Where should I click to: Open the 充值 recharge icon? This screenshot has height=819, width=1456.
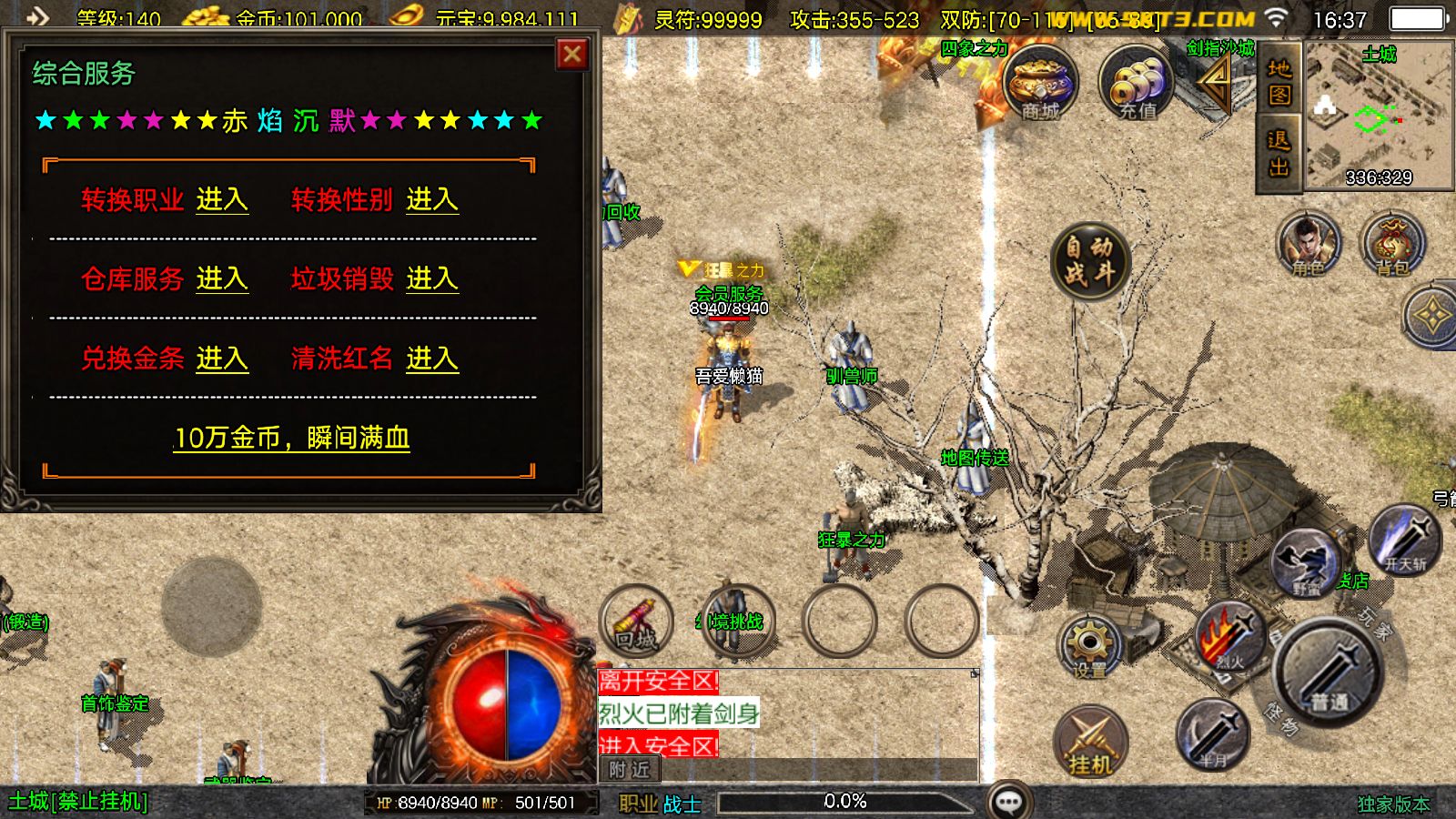[x=1137, y=84]
